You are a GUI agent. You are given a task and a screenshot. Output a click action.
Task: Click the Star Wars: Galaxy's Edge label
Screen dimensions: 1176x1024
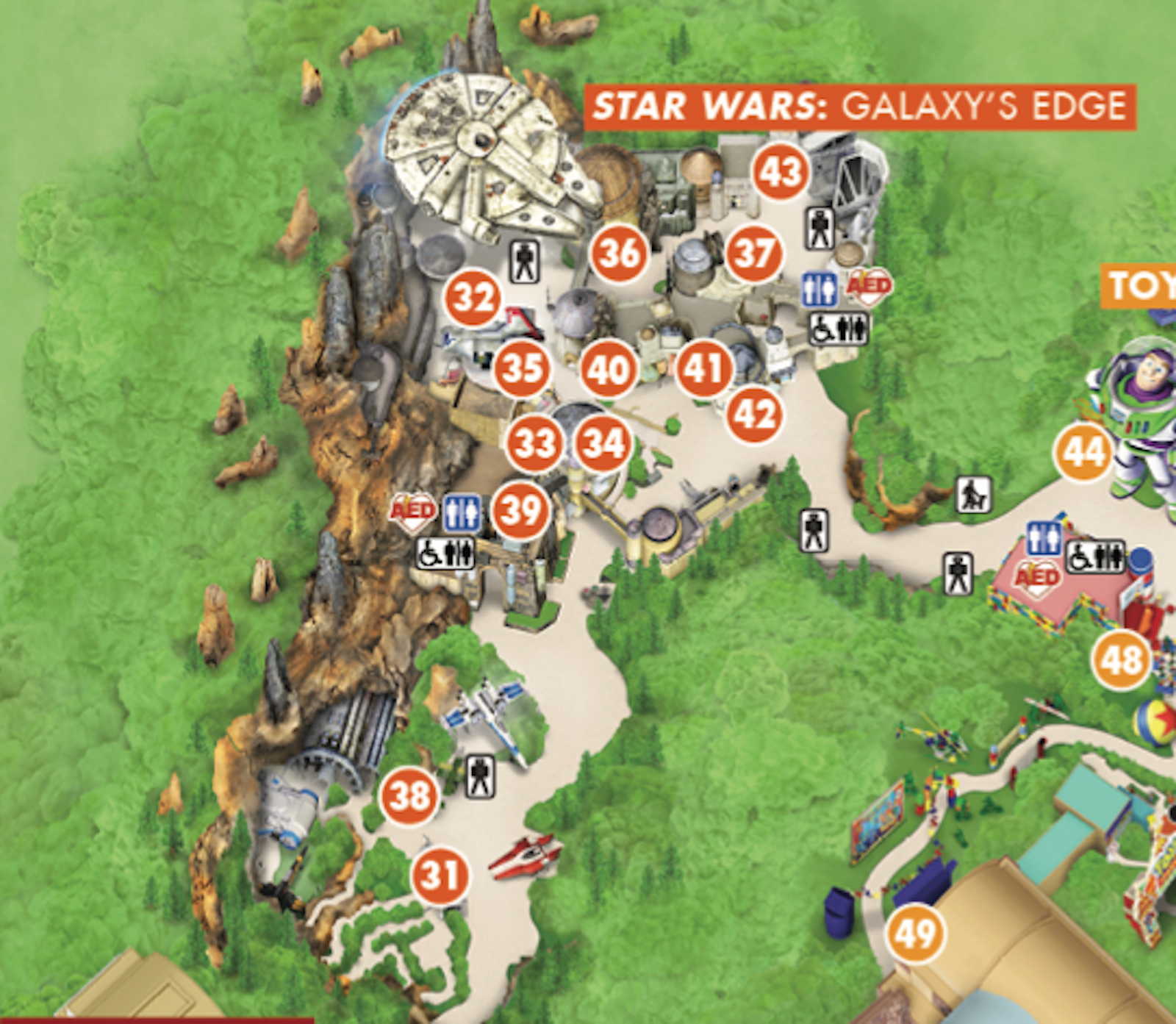[x=860, y=107]
